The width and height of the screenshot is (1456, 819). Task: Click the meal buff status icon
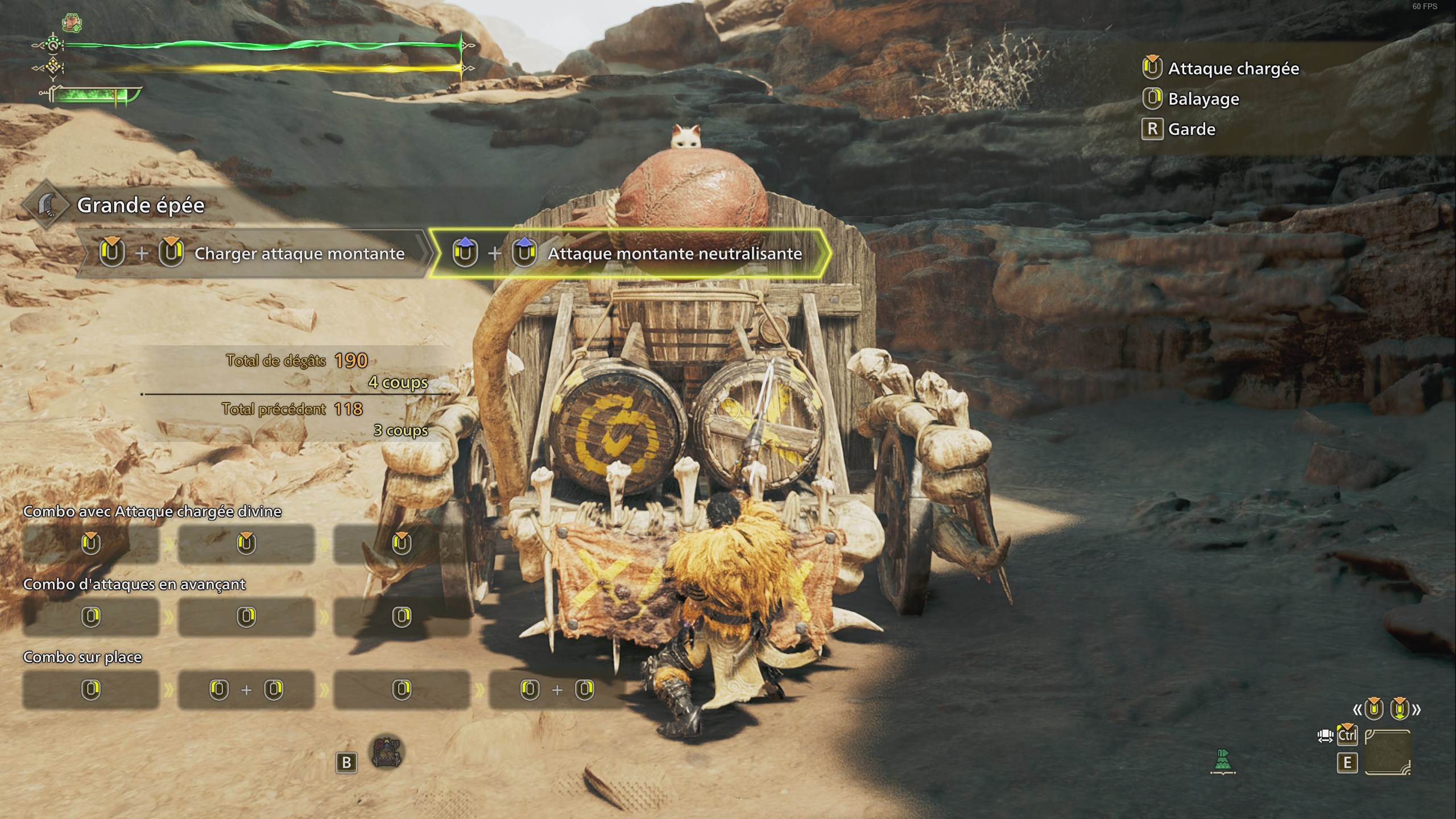pos(72,23)
